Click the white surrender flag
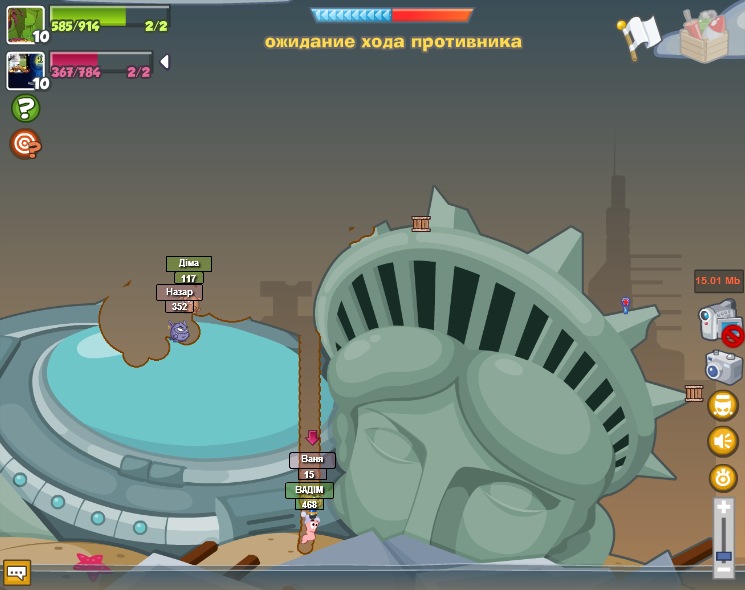Viewport: 745px width, 590px height. [x=638, y=35]
